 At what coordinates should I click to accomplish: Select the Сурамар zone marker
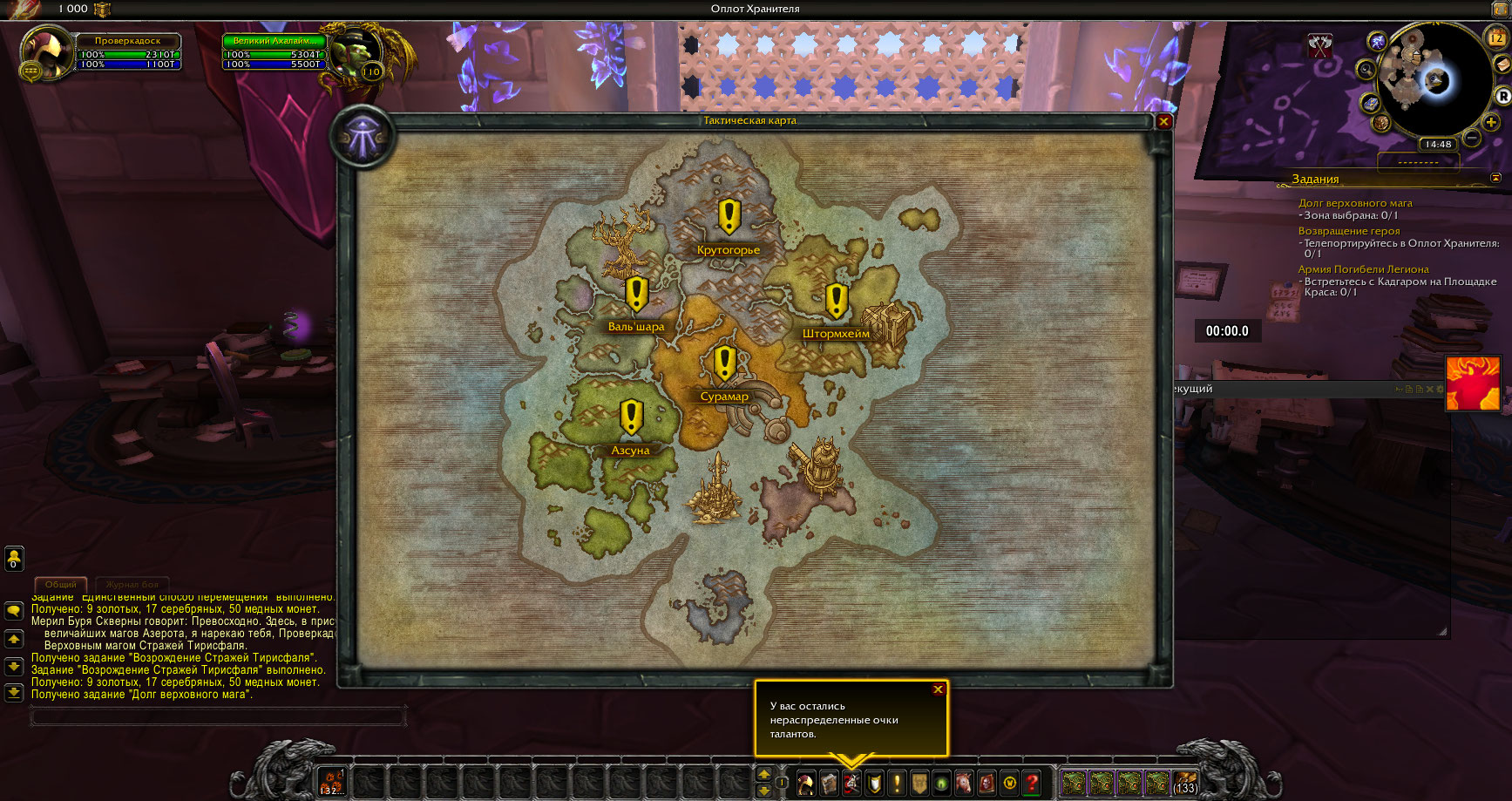coord(725,363)
